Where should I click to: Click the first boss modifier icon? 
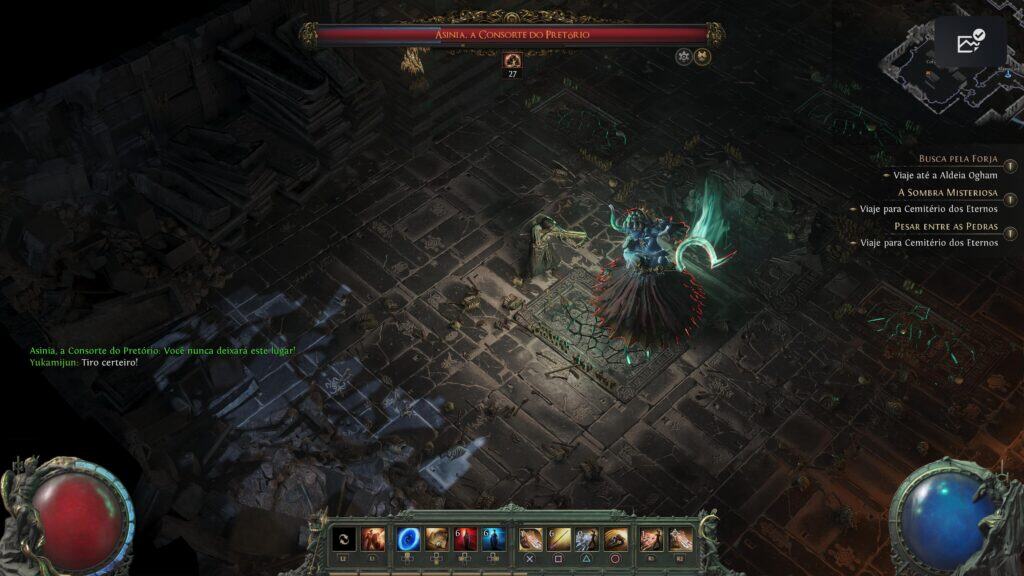pyautogui.click(x=684, y=57)
